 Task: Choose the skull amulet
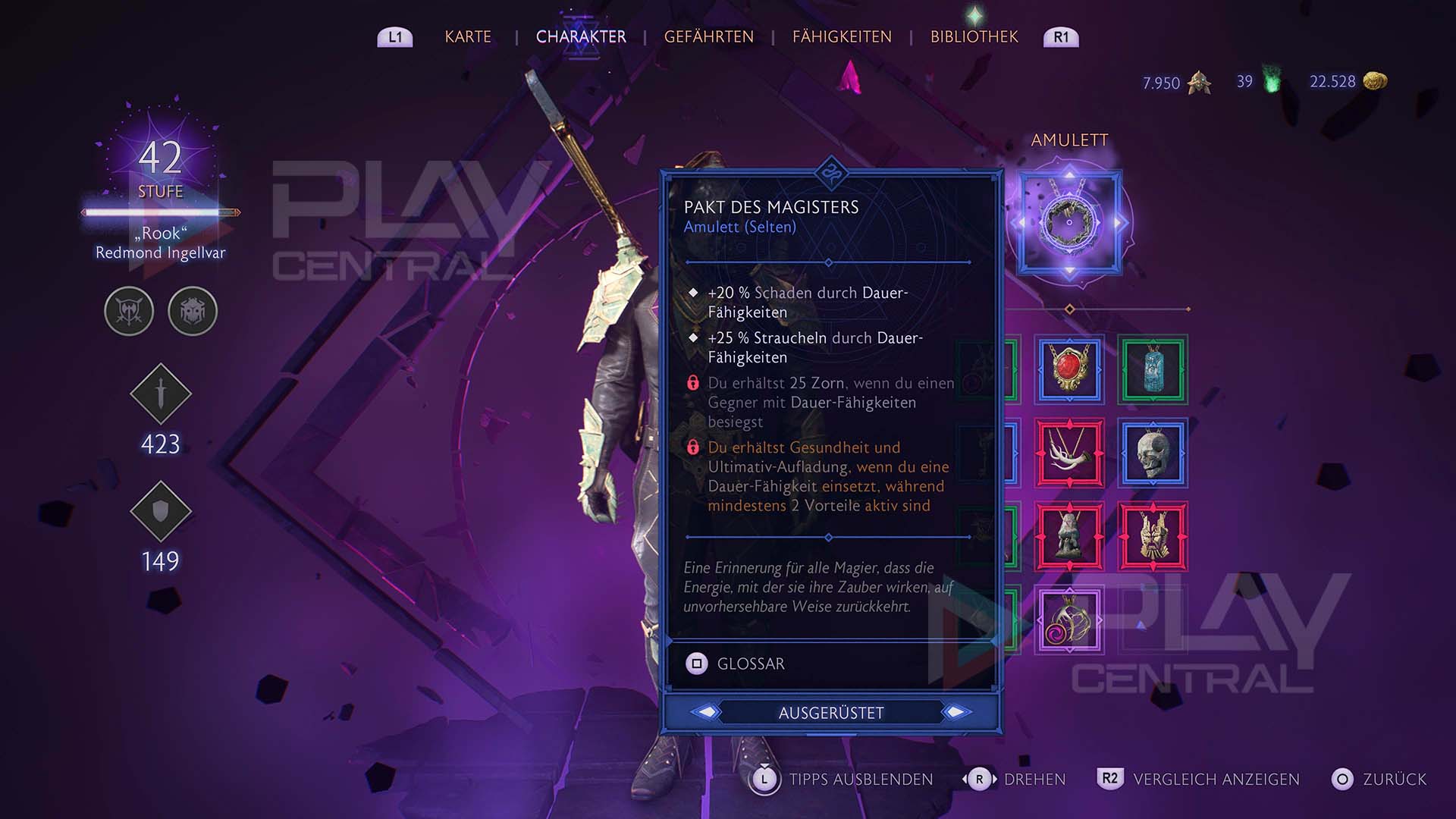1152,453
